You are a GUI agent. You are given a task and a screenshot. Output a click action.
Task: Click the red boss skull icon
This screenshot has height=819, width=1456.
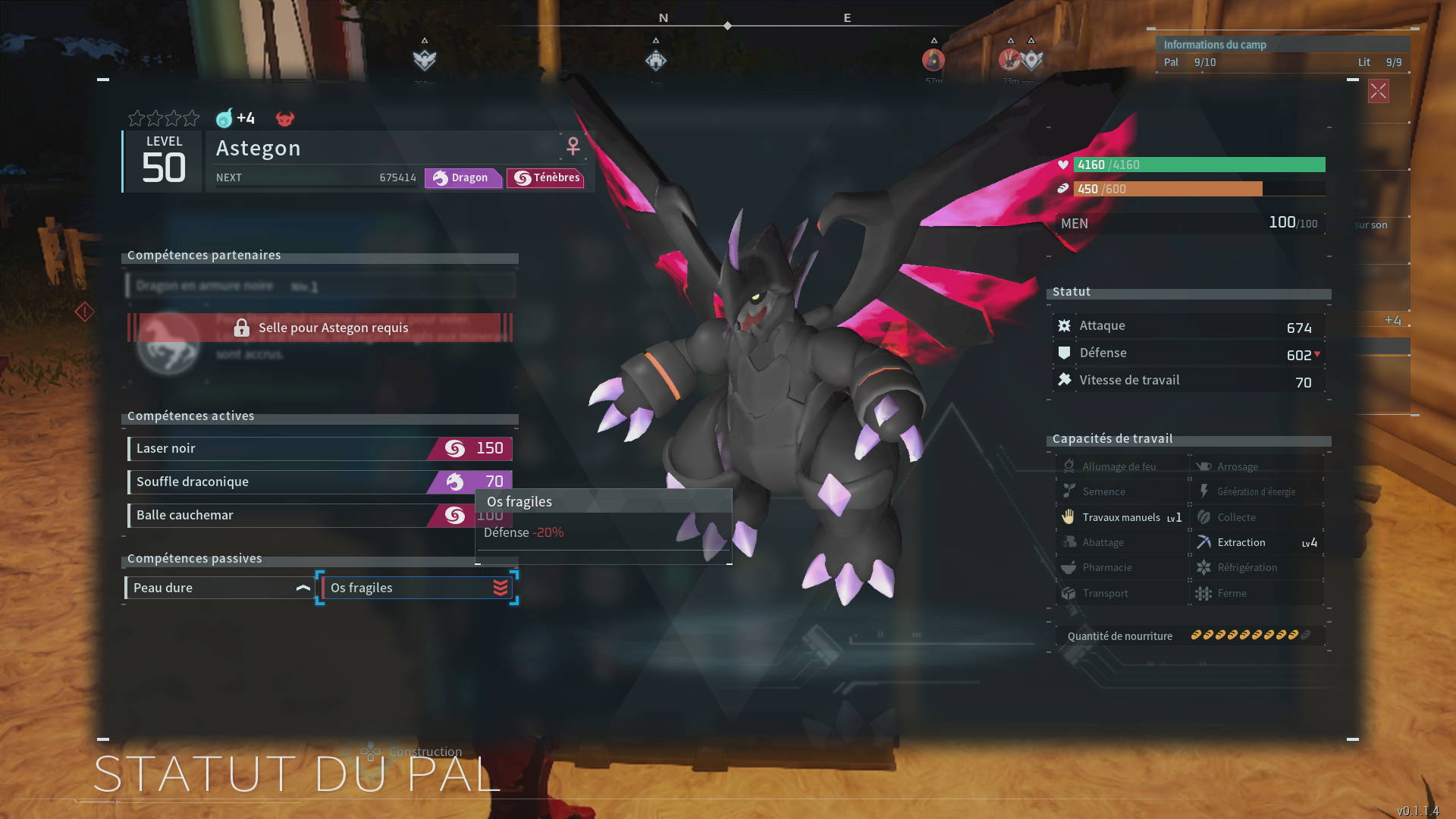pos(284,119)
